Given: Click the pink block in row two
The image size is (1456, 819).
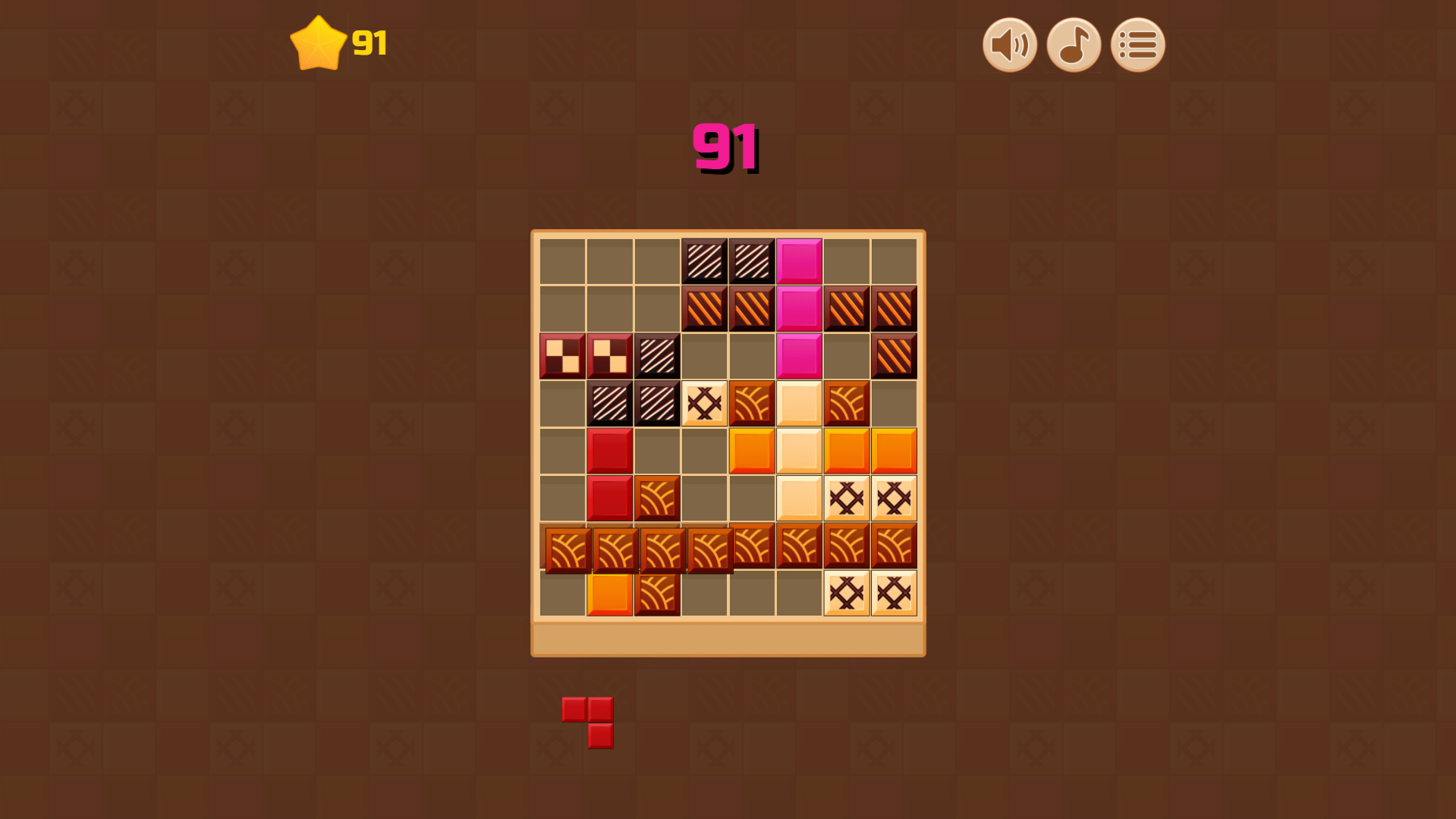Looking at the screenshot, I should coord(799,307).
